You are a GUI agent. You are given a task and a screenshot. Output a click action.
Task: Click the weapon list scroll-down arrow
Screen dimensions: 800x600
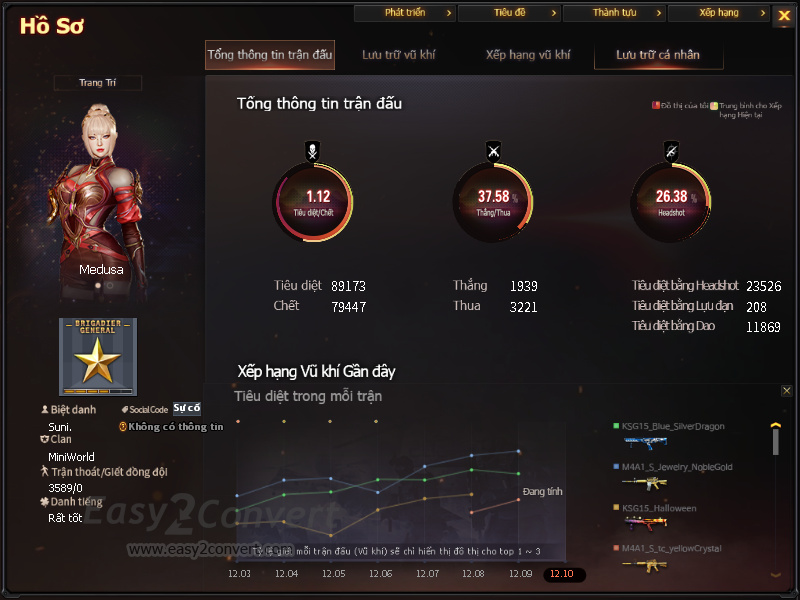pos(775,574)
